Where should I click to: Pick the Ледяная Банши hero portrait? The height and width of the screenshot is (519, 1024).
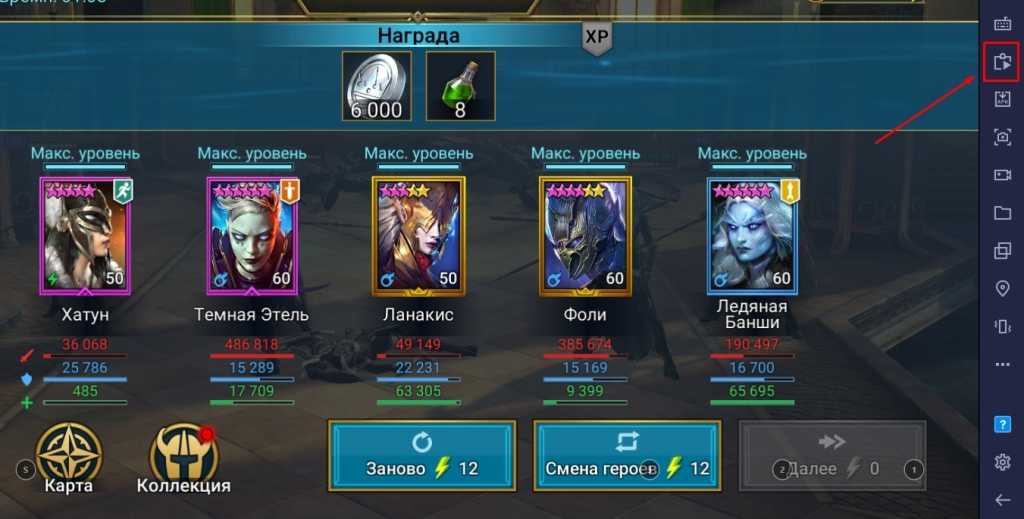click(751, 234)
